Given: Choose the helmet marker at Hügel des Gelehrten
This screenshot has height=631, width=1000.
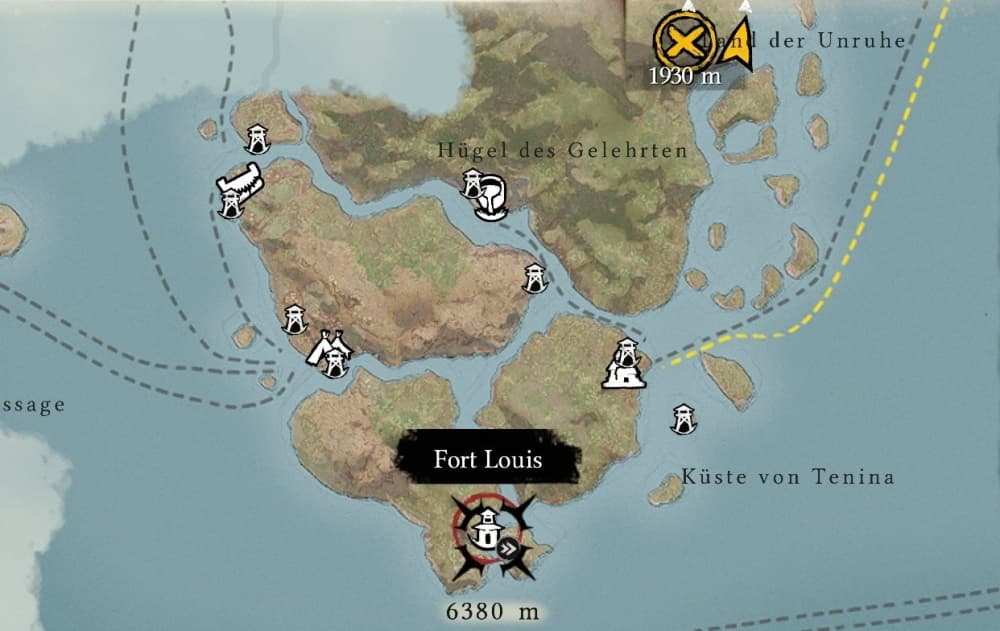Looking at the screenshot, I should pos(491,197).
